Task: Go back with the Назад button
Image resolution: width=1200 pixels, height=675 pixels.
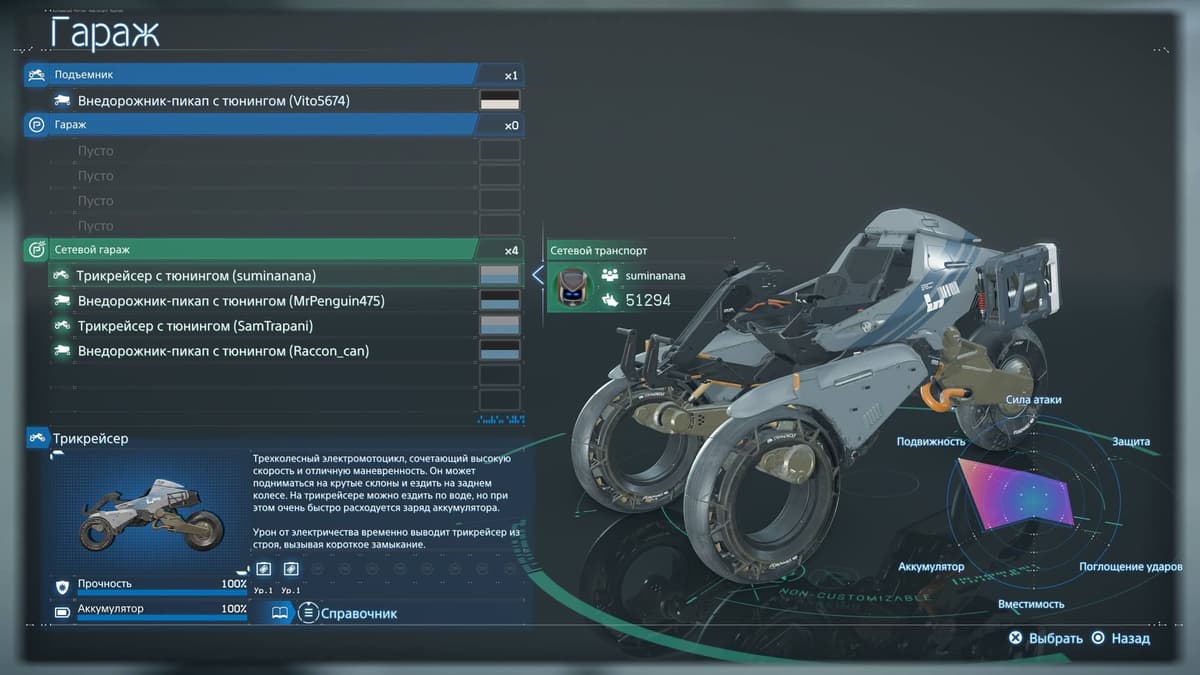Action: click(1121, 638)
